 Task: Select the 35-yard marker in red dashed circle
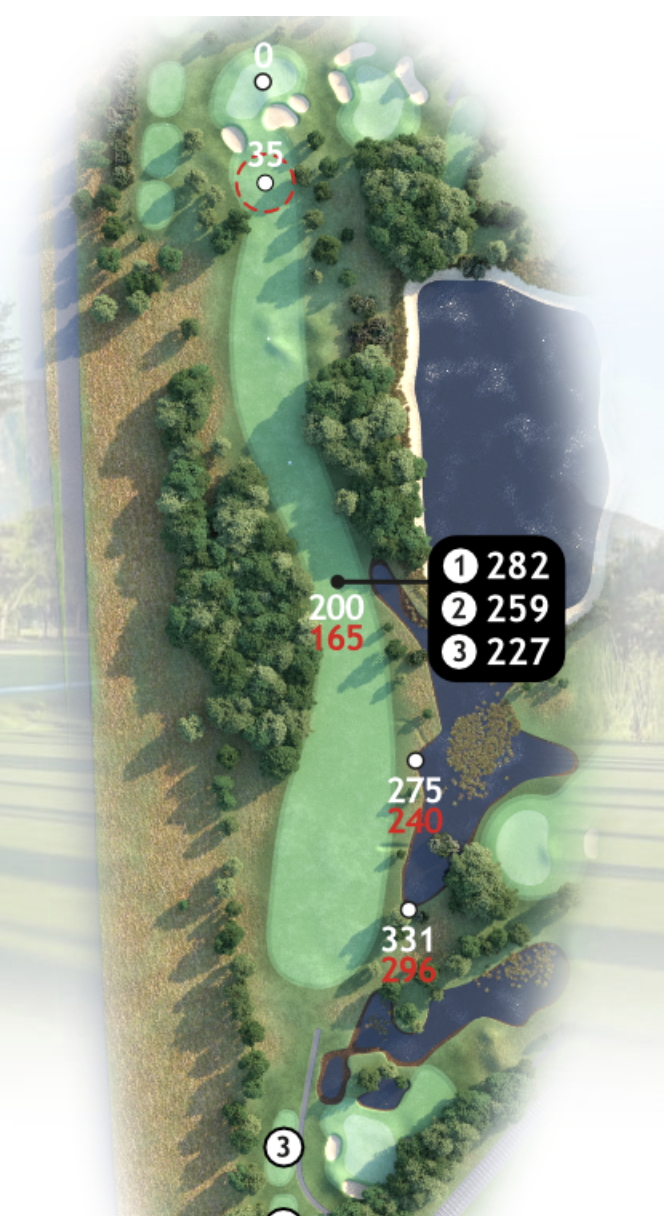[x=265, y=183]
